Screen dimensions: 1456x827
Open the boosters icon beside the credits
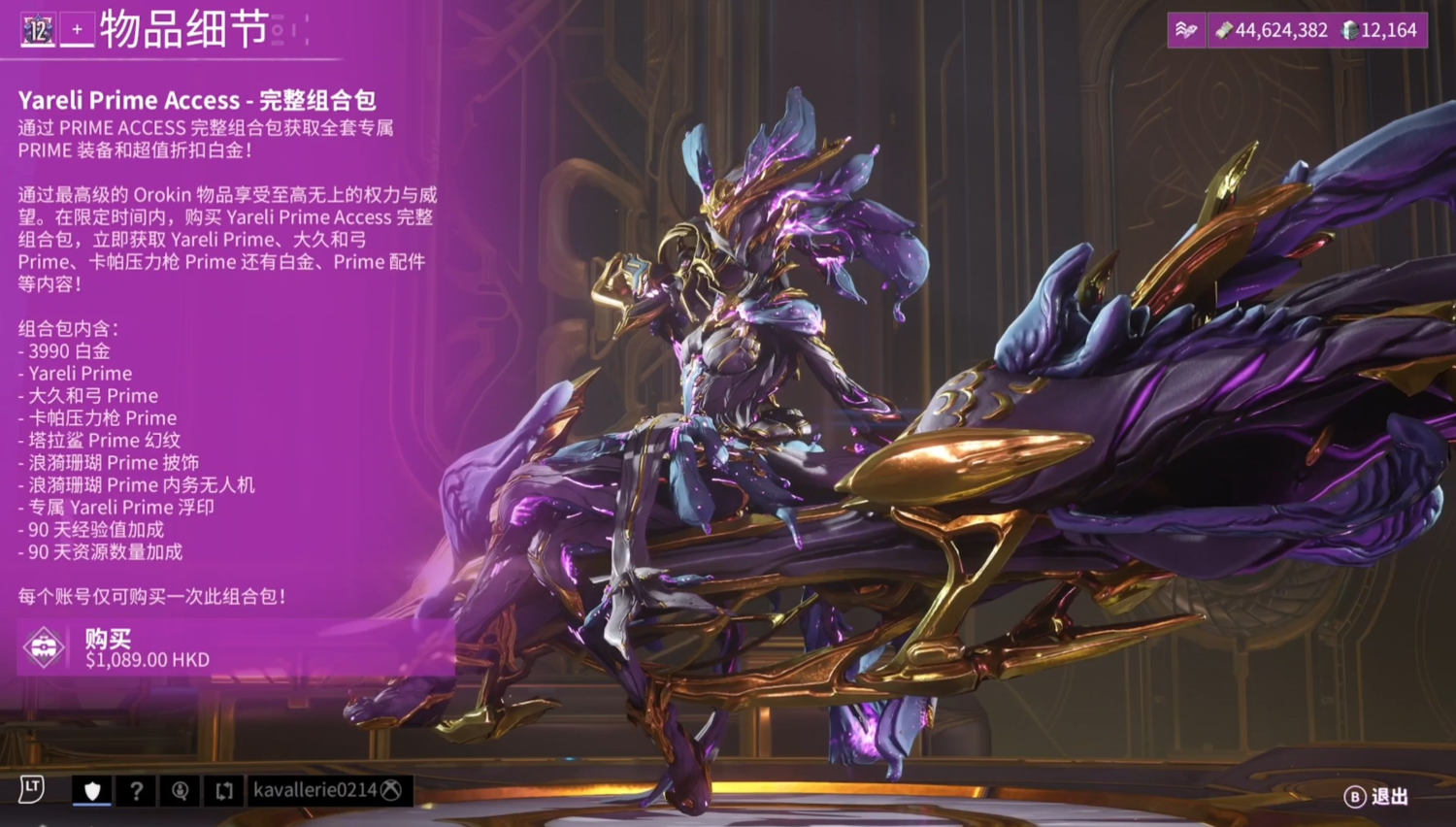(x=1186, y=30)
